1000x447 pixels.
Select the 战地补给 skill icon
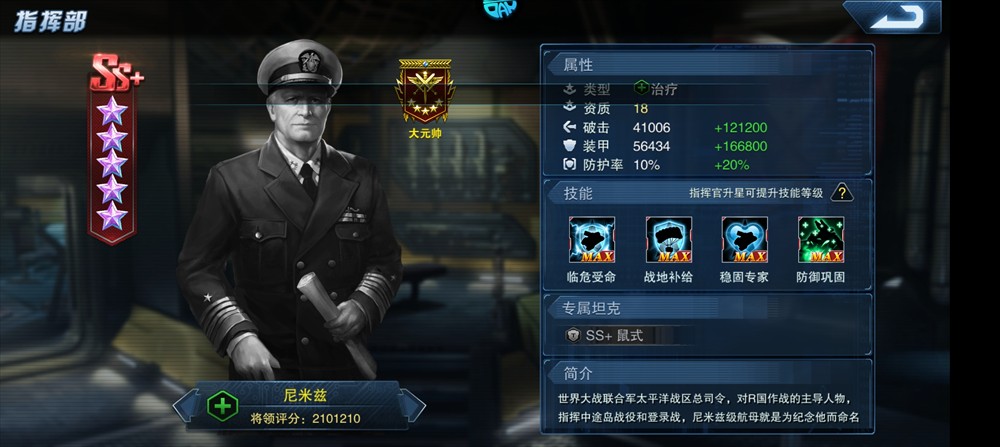[668, 240]
